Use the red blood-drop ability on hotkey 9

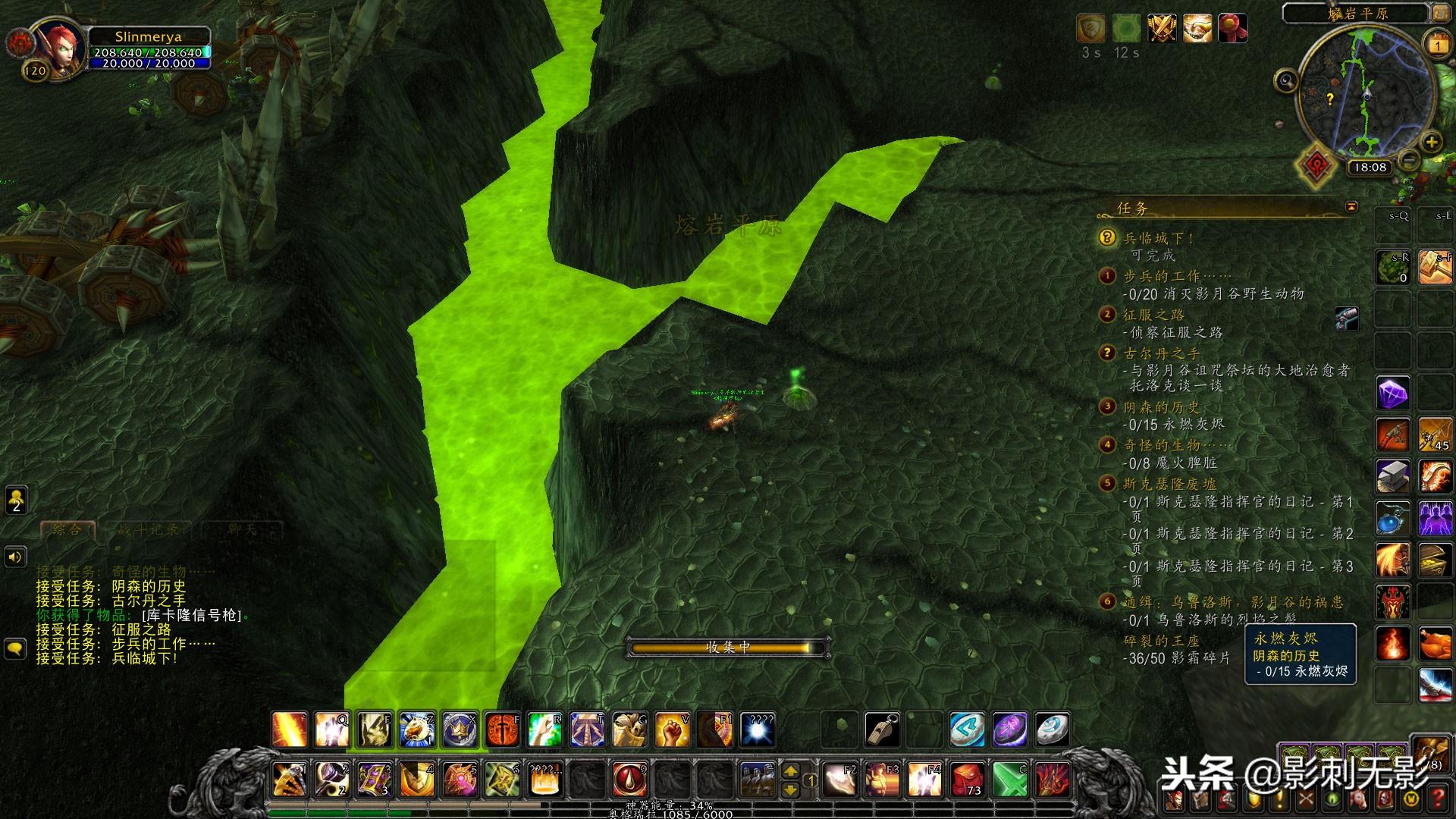pyautogui.click(x=630, y=780)
